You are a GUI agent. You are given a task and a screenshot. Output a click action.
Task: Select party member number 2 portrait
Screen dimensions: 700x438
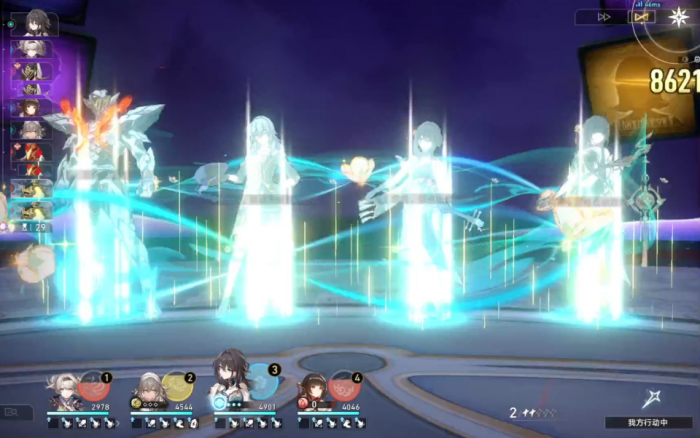tap(147, 391)
